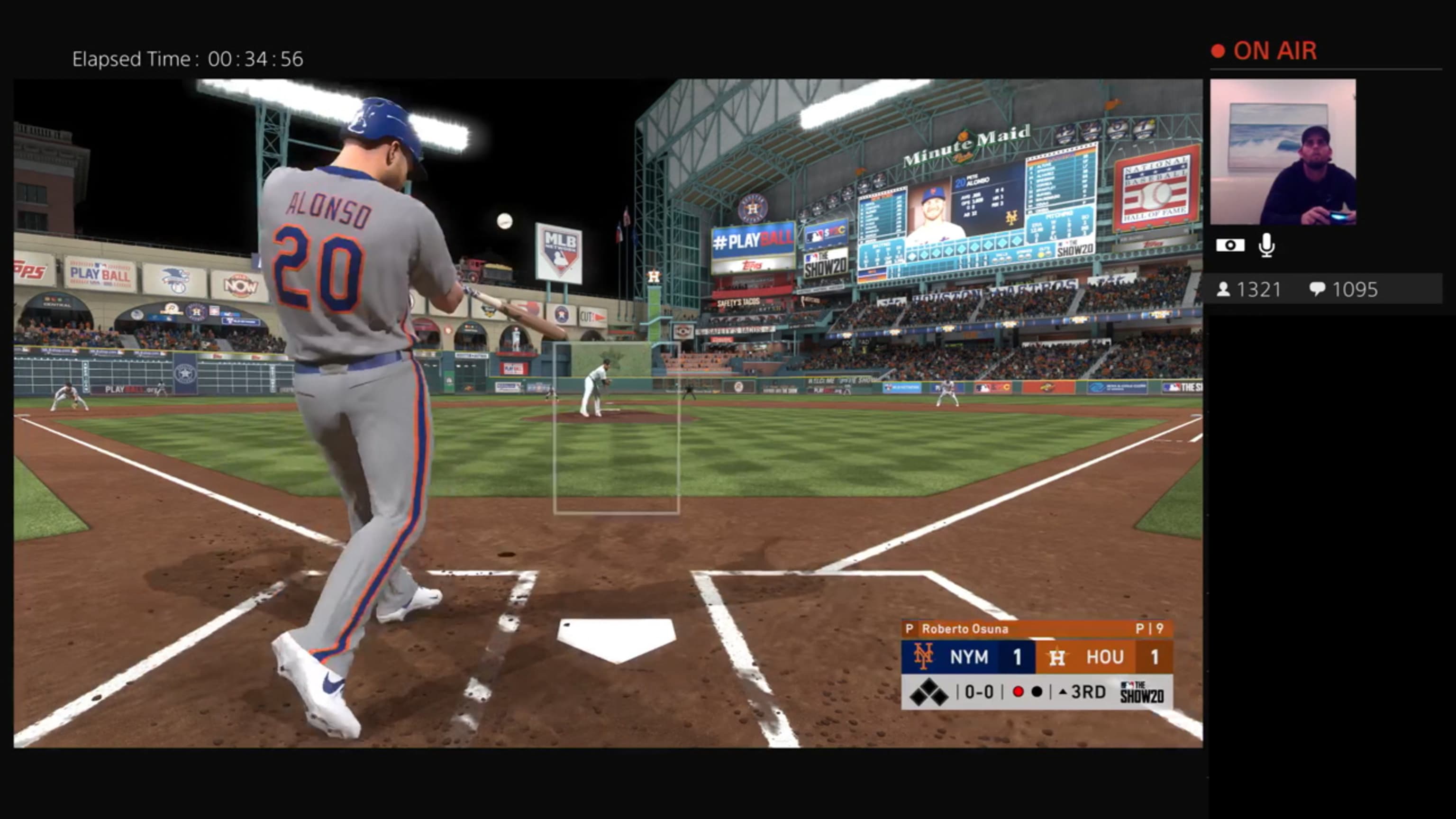The image size is (1456, 819).
Task: Show the stream viewers person icon
Action: tap(1223, 290)
